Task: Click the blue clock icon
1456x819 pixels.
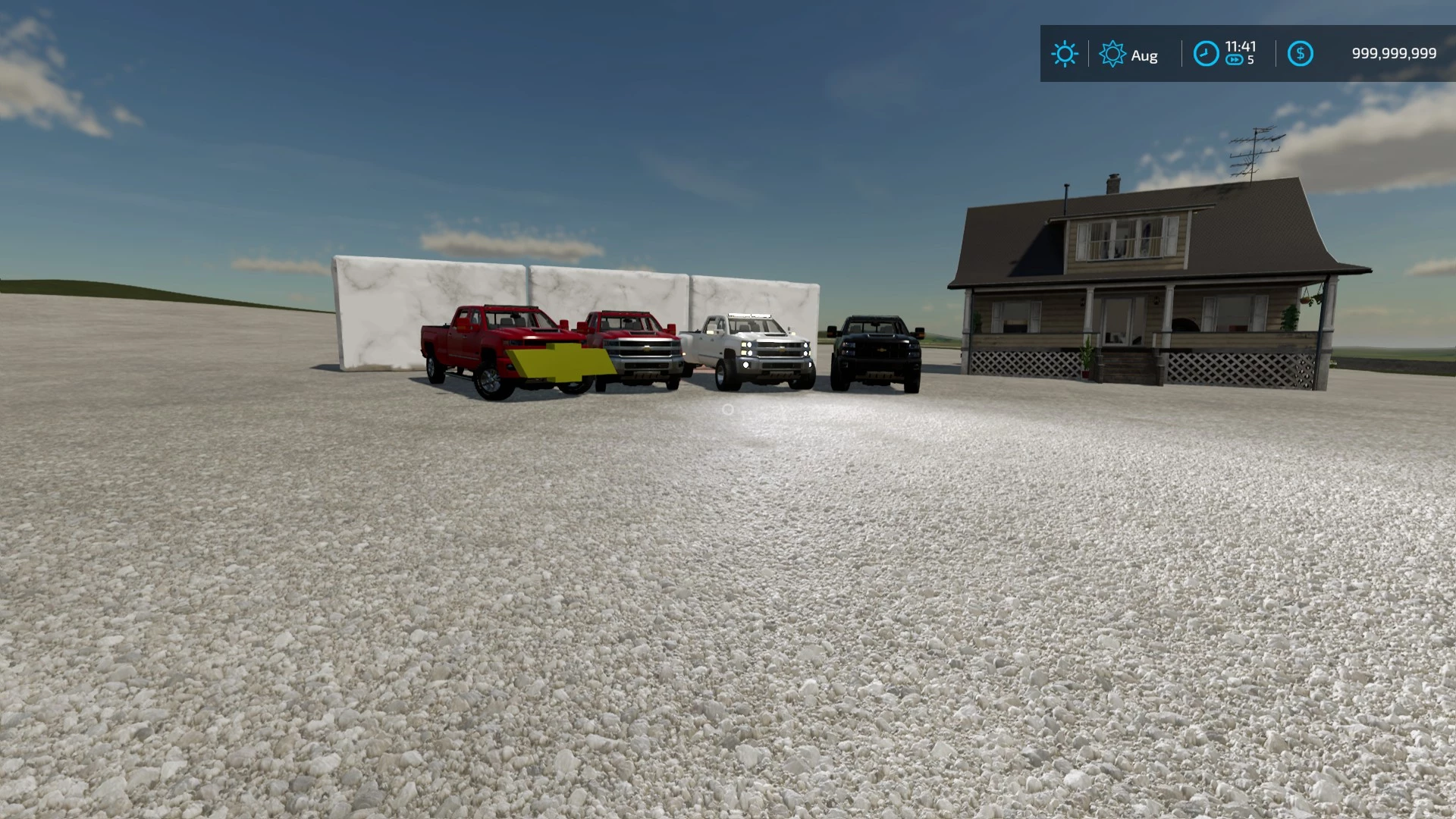Action: click(1207, 53)
